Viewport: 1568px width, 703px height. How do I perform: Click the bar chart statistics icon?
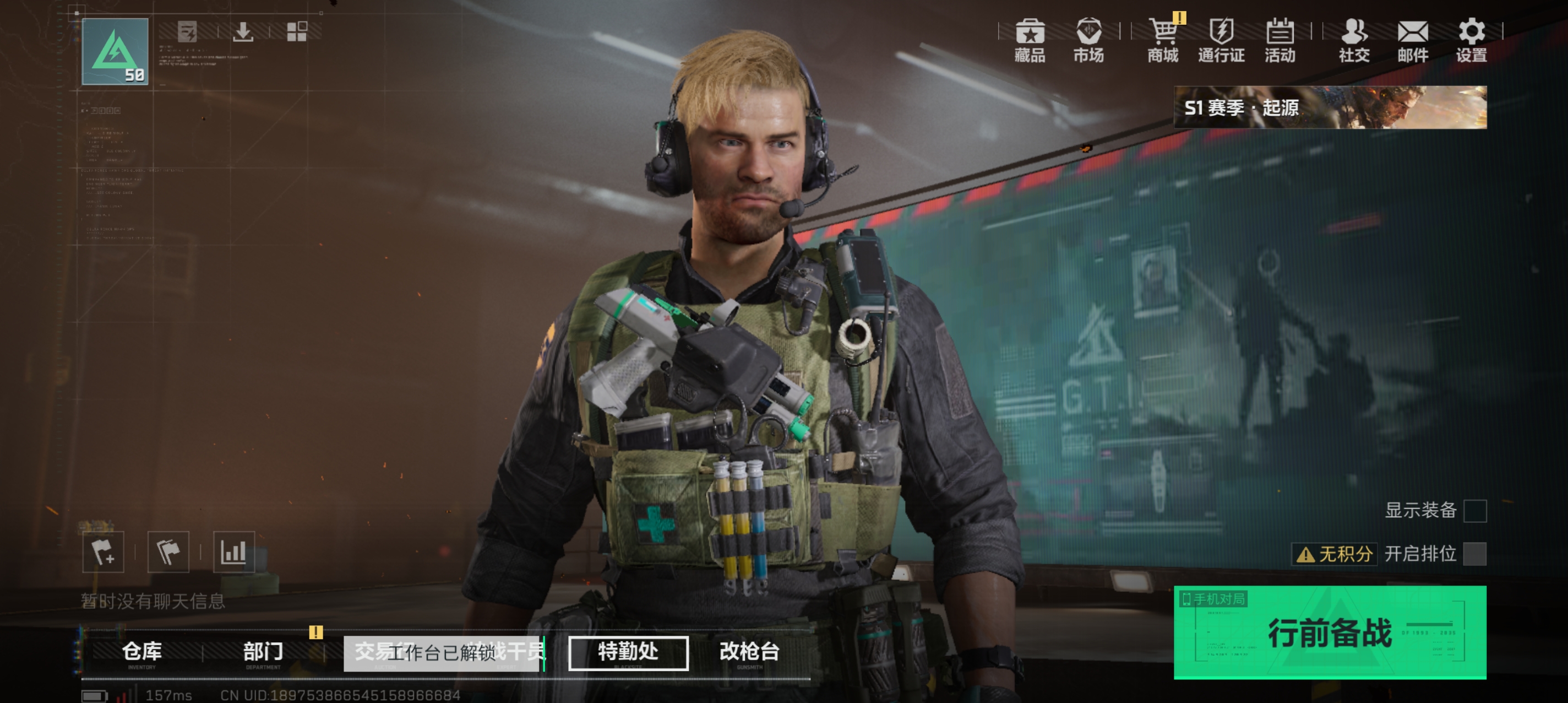point(234,552)
